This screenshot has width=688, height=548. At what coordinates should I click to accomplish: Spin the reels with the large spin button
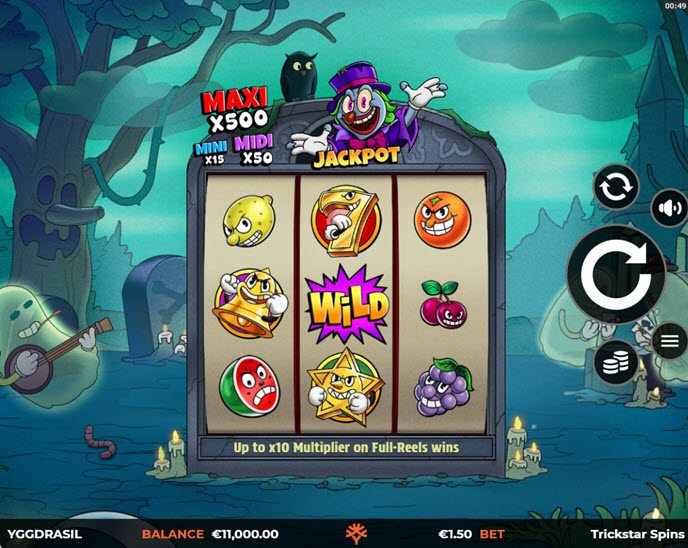[615, 274]
